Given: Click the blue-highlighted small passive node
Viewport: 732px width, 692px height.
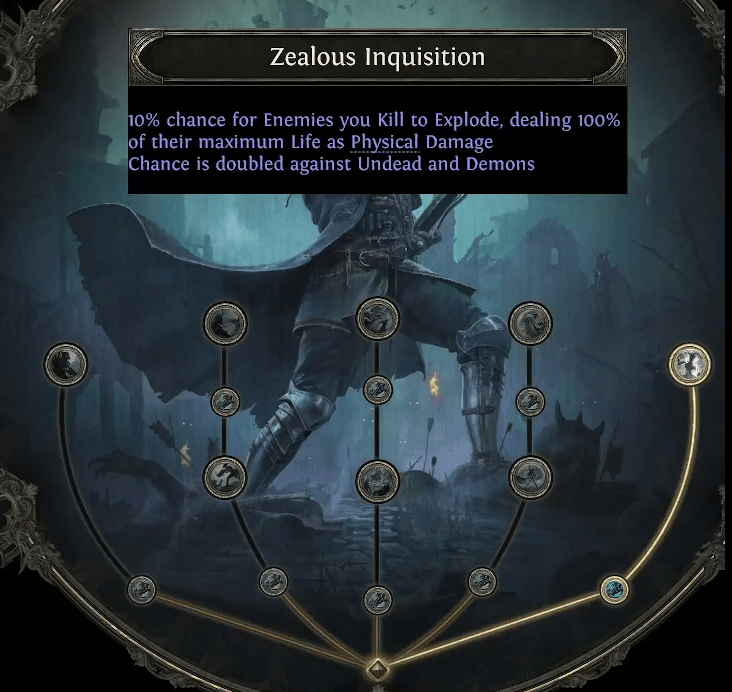Looking at the screenshot, I should [x=614, y=589].
